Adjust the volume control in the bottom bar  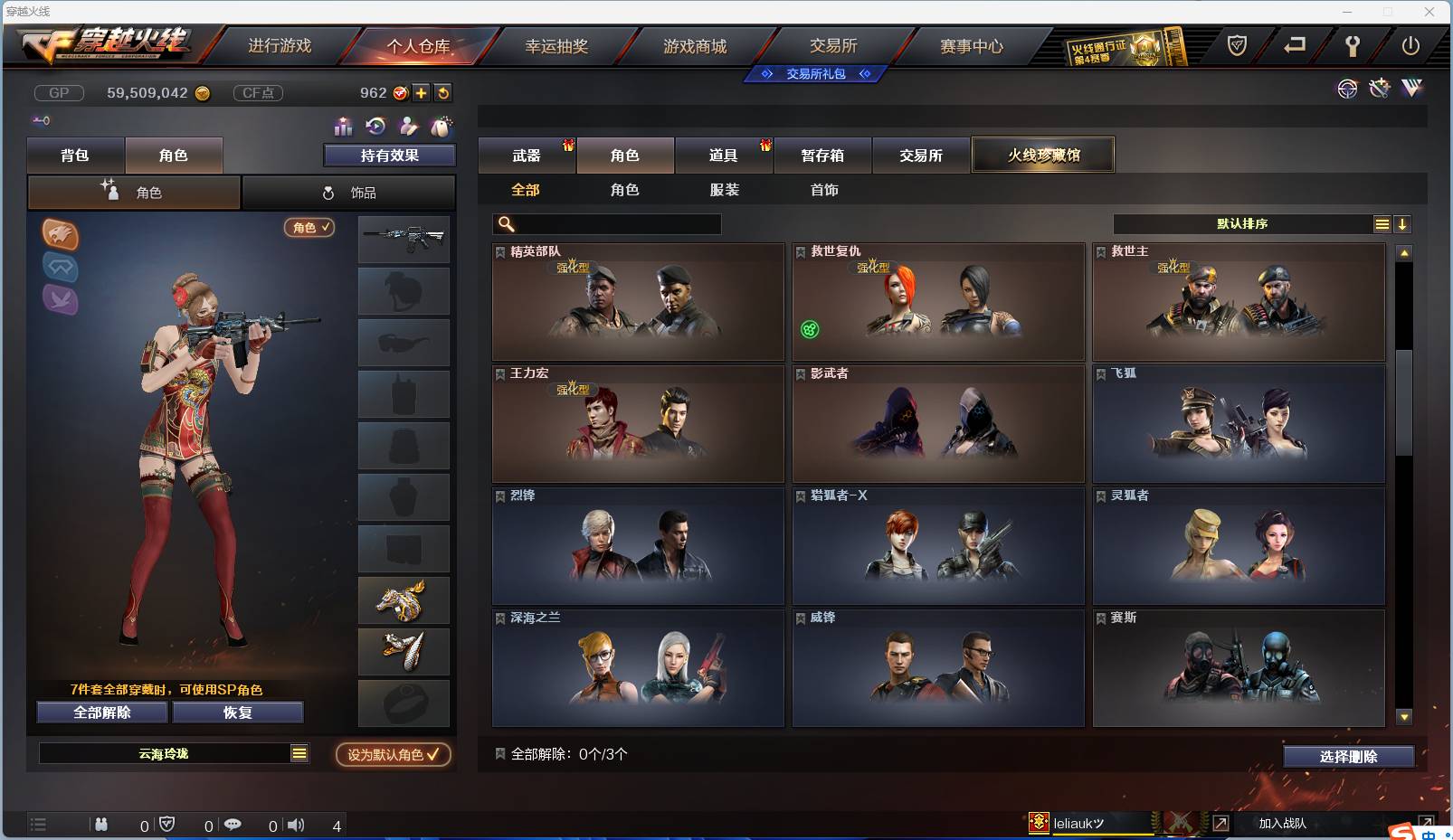[x=296, y=825]
